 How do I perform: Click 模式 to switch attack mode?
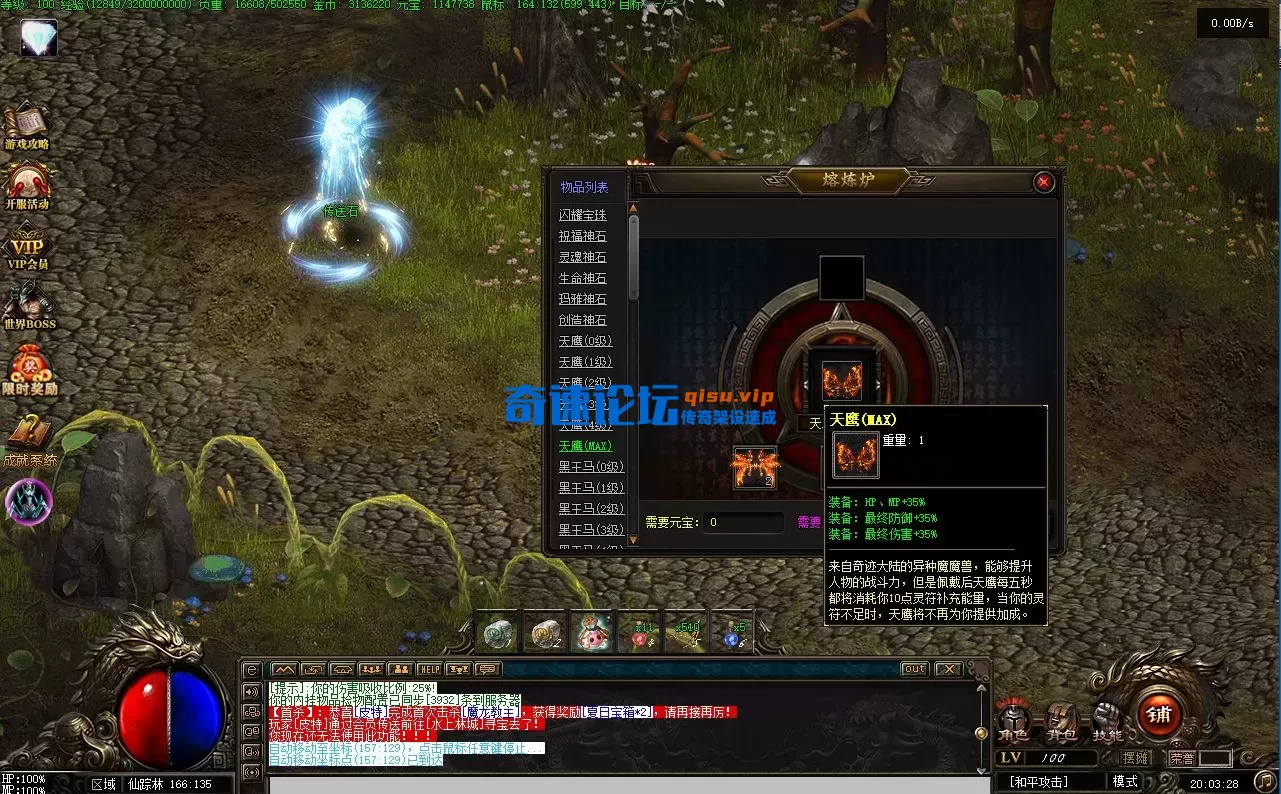click(x=1125, y=781)
